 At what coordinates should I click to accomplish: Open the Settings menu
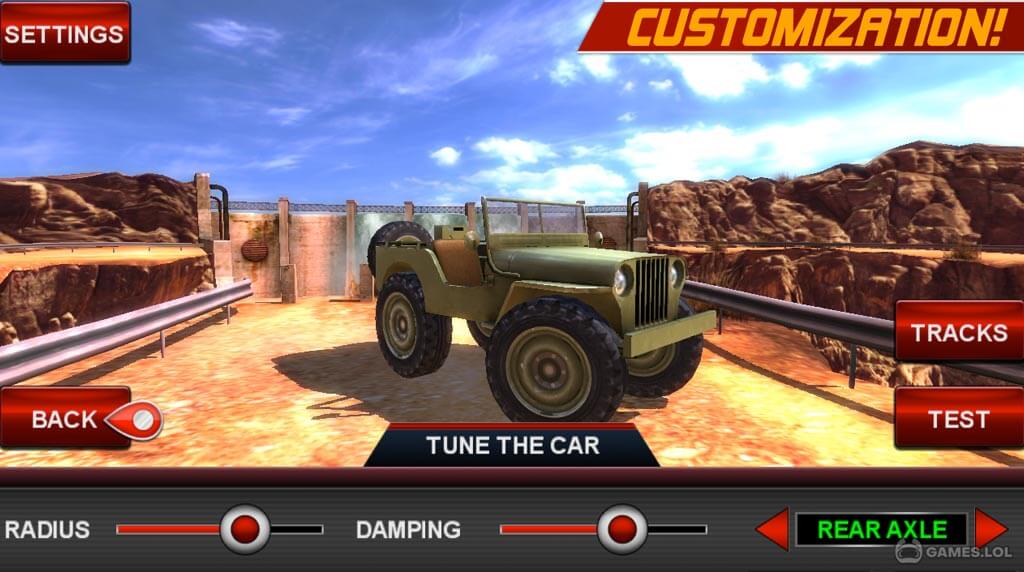(x=65, y=33)
